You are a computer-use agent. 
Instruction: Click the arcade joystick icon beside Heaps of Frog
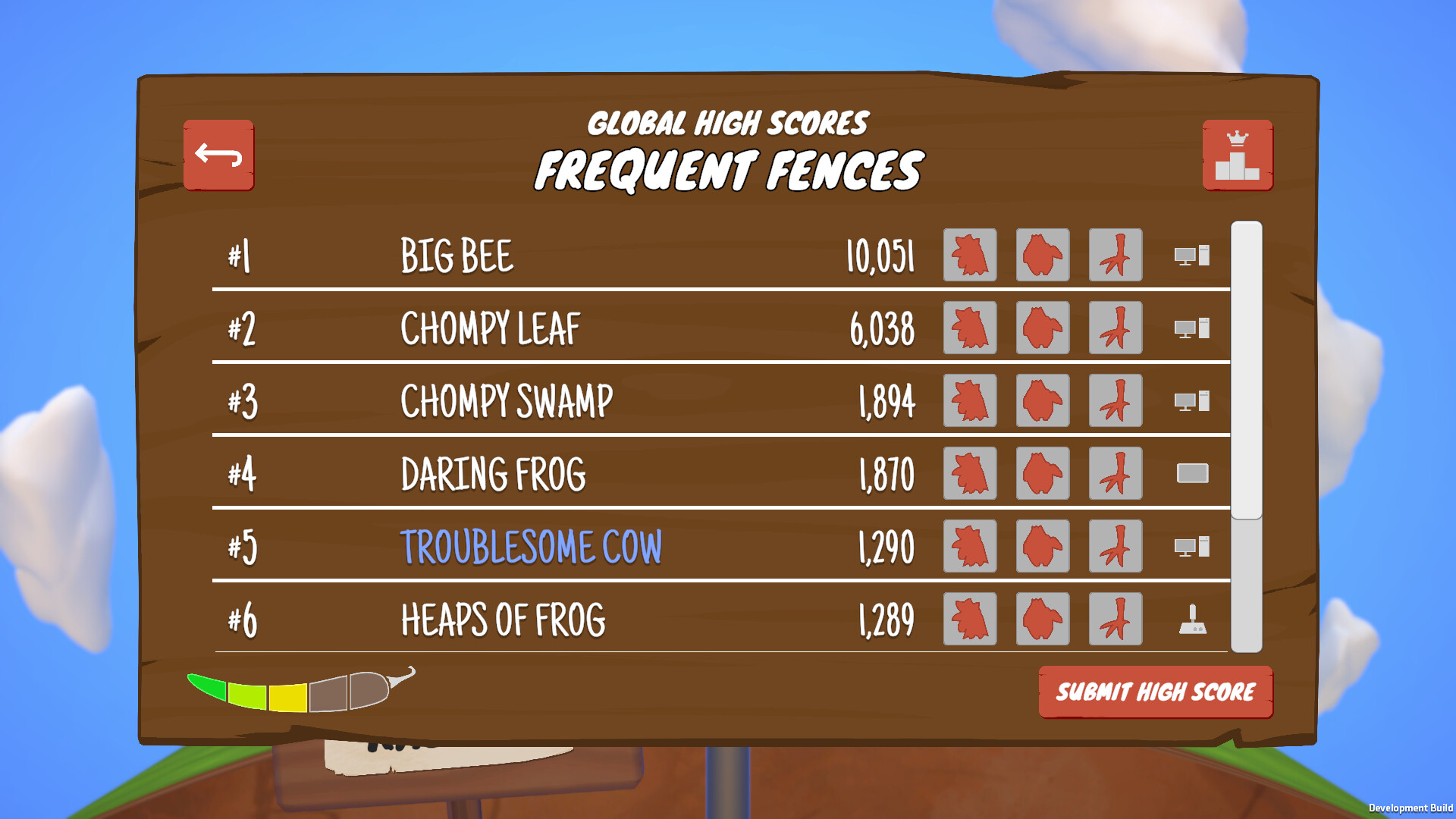1192,620
